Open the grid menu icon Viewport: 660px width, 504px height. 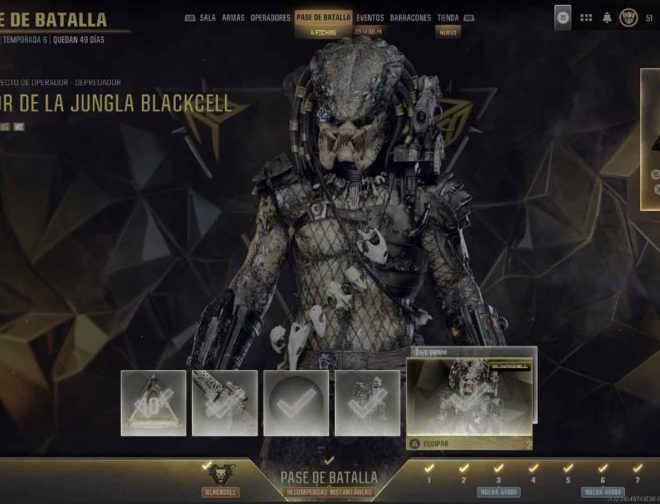586,17
